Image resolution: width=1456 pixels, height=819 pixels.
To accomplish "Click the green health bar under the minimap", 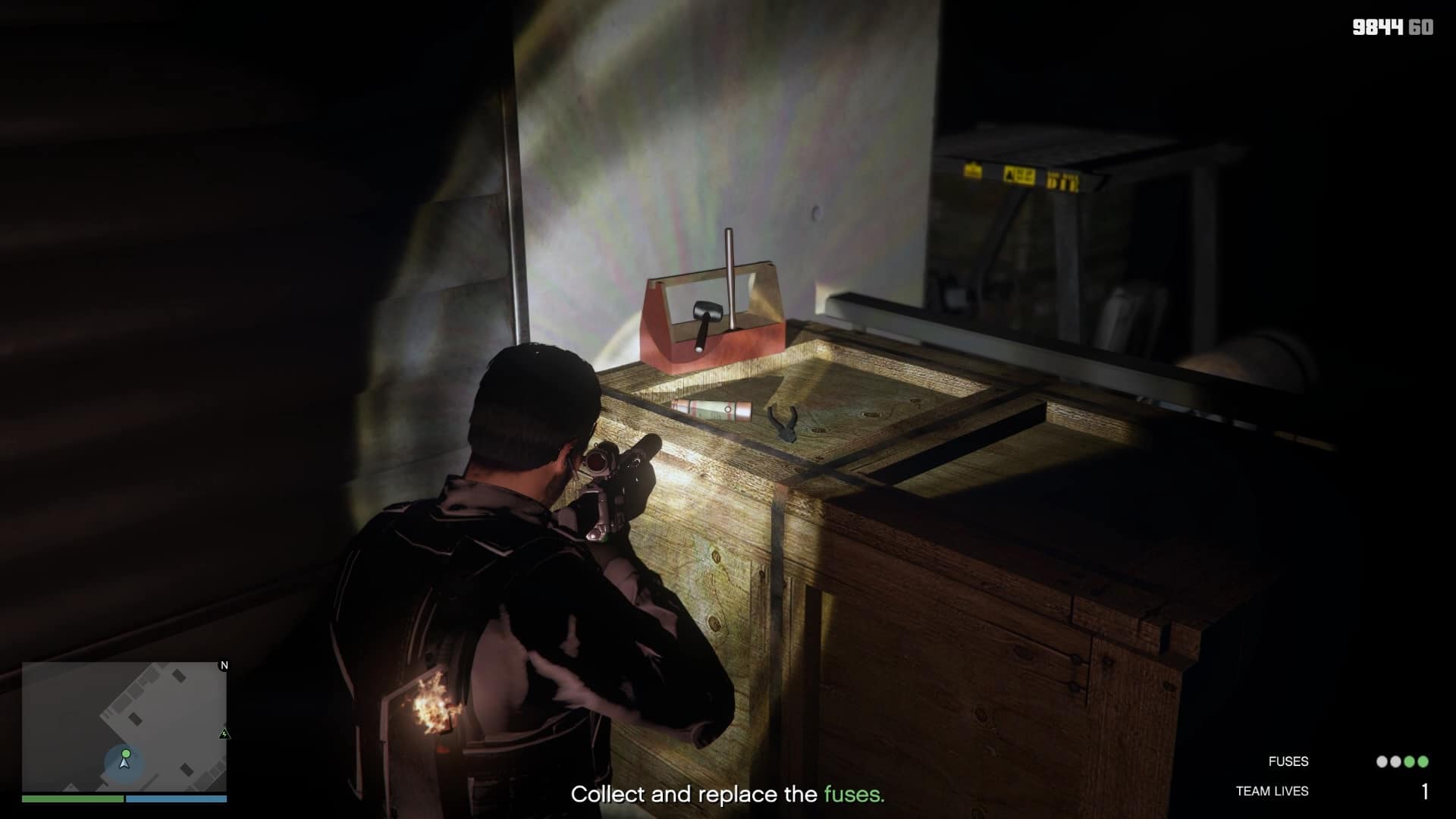I will click(72, 799).
